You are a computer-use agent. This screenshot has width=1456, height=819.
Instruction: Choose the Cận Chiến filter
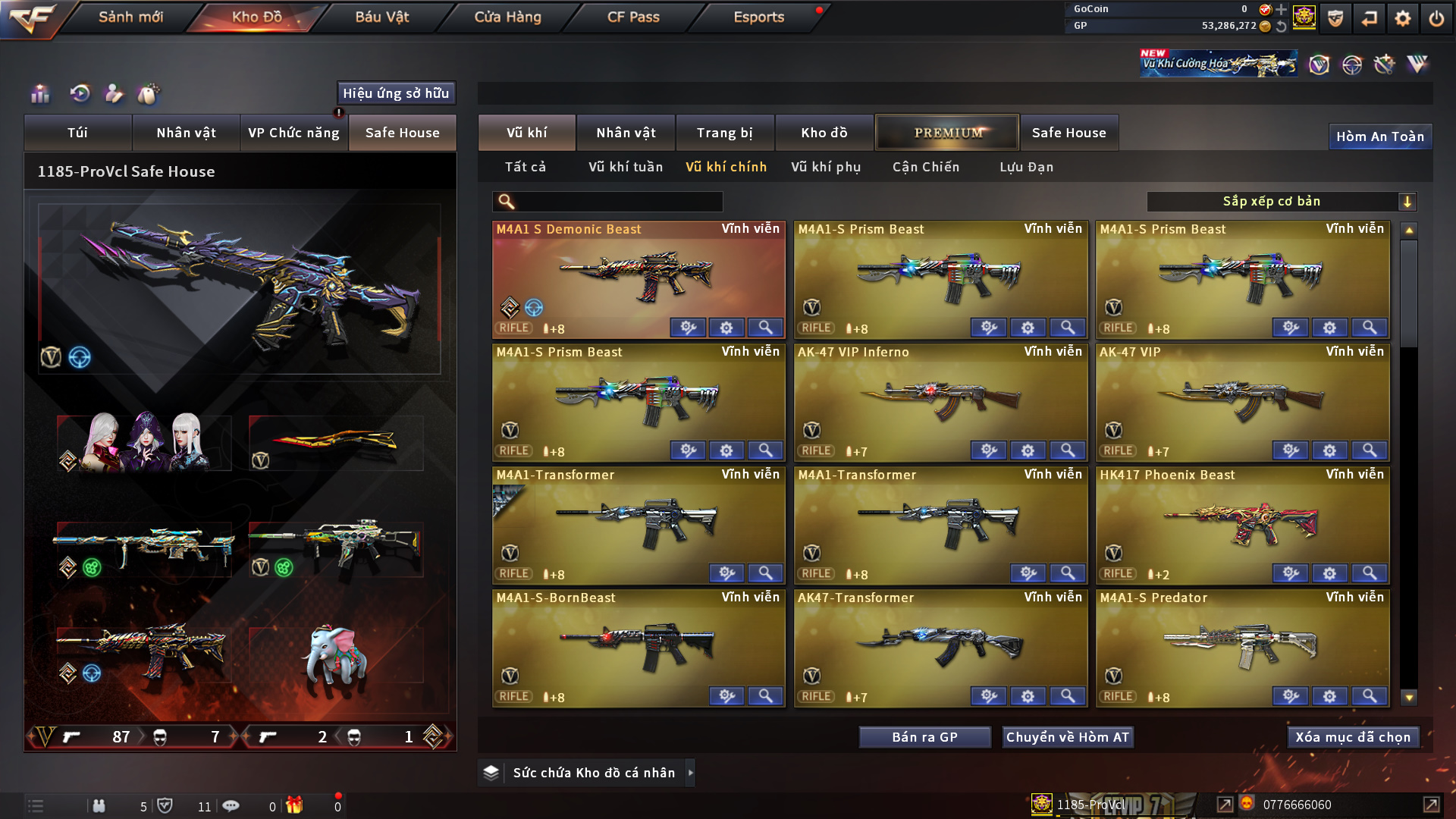point(926,167)
